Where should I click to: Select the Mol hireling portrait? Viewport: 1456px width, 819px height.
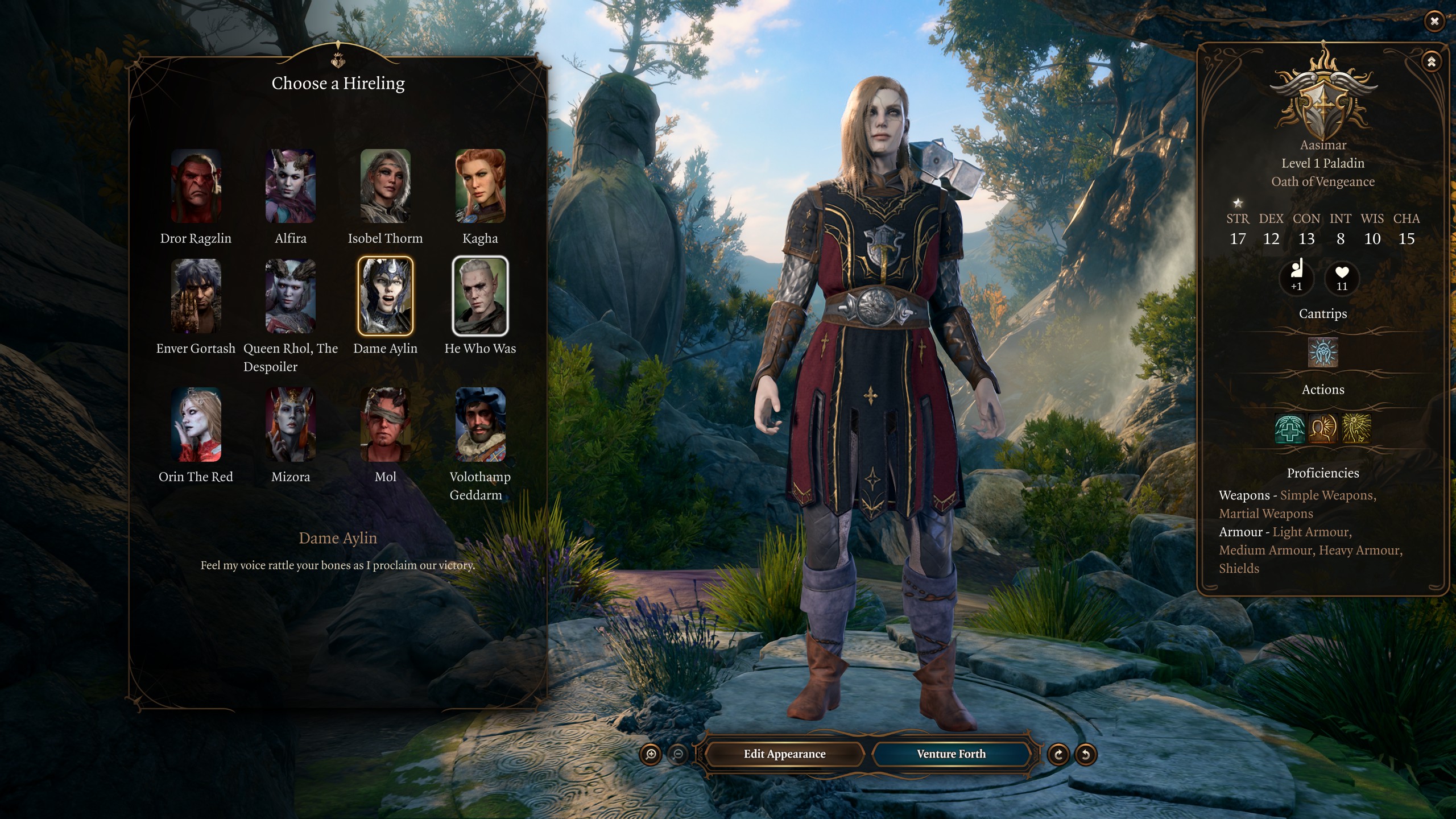click(x=385, y=424)
